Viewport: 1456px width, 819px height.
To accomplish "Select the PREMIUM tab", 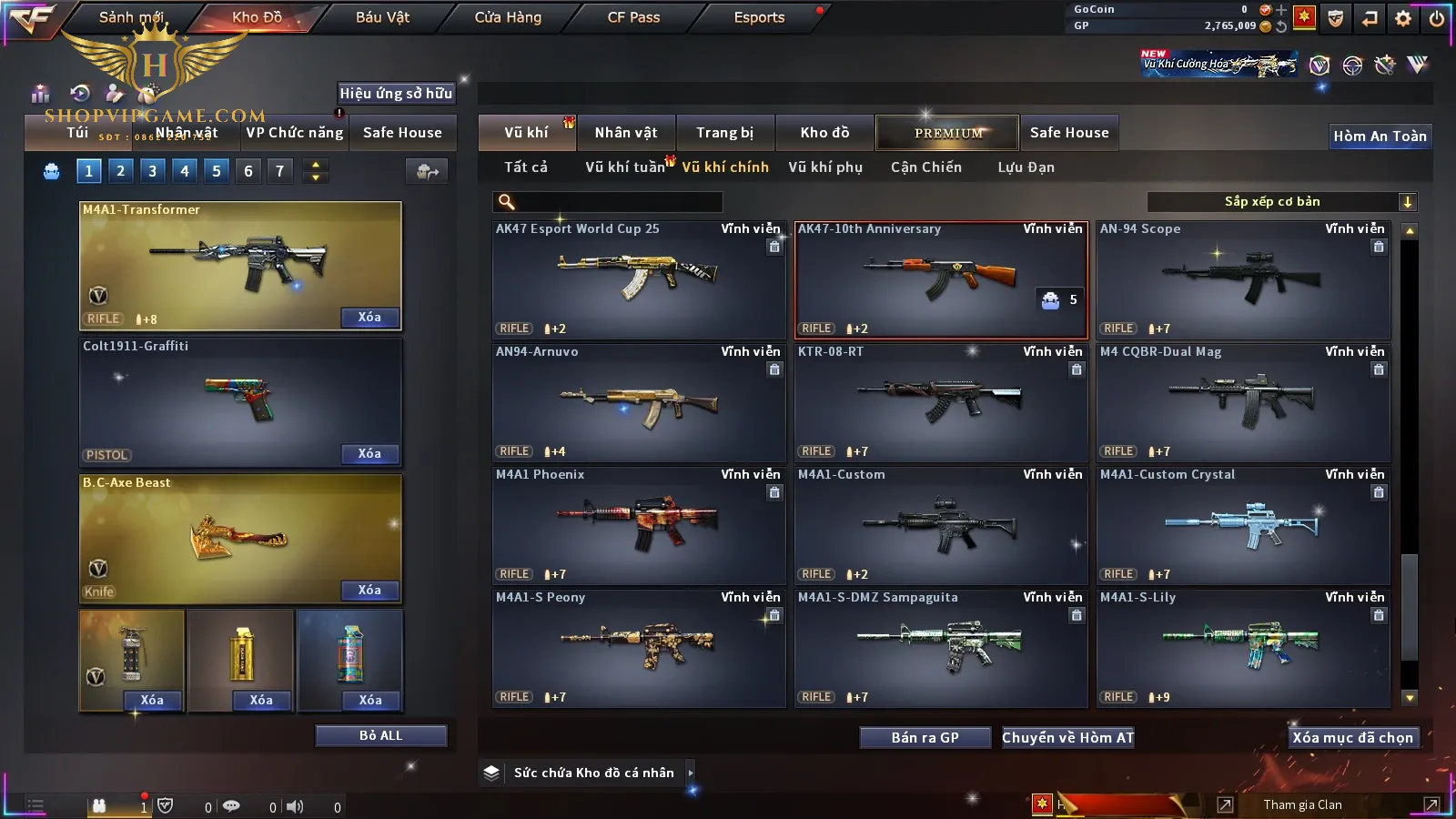I will [947, 133].
